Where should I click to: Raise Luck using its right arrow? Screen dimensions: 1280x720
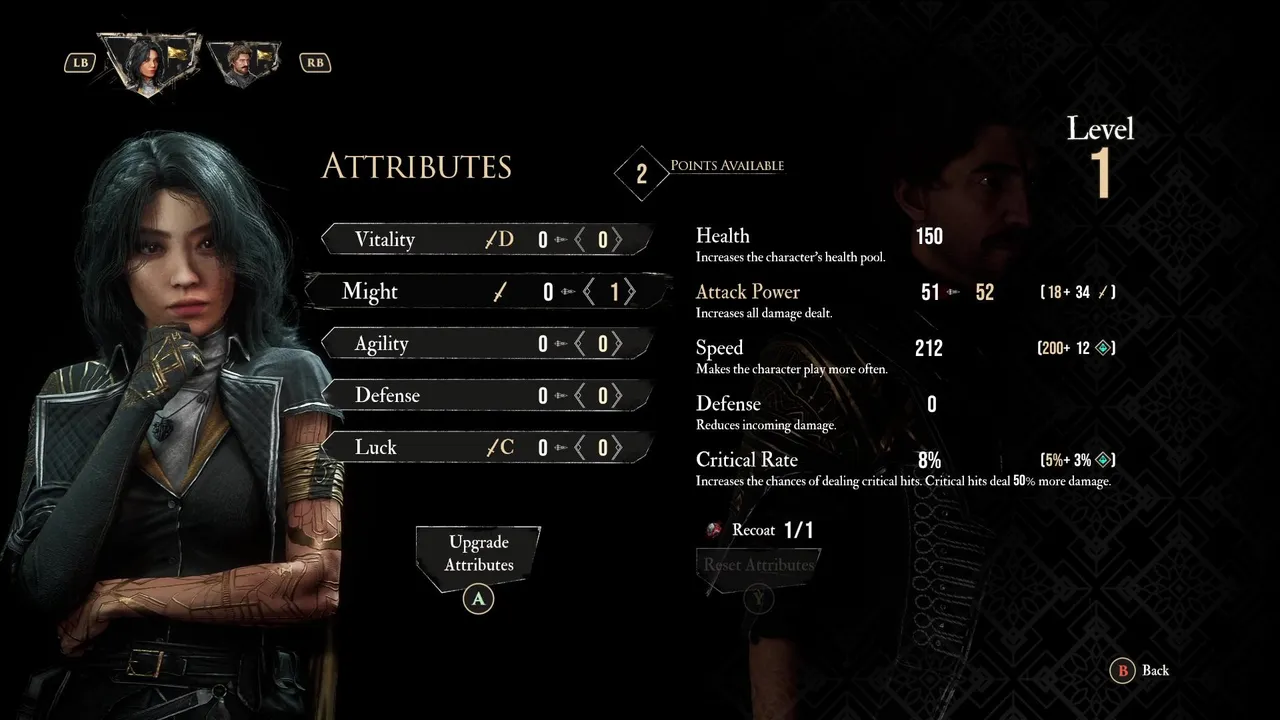point(619,448)
